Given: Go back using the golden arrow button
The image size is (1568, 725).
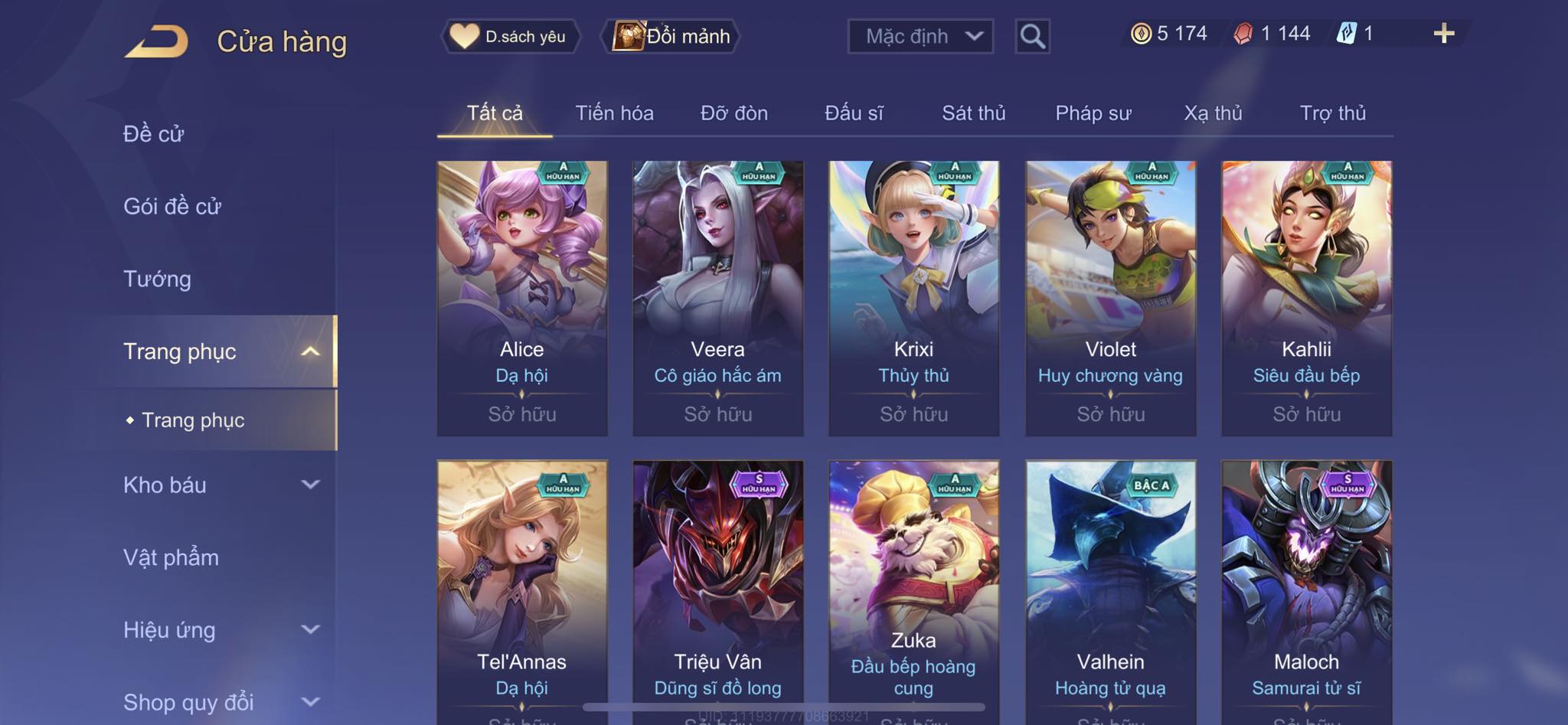Looking at the screenshot, I should point(157,41).
